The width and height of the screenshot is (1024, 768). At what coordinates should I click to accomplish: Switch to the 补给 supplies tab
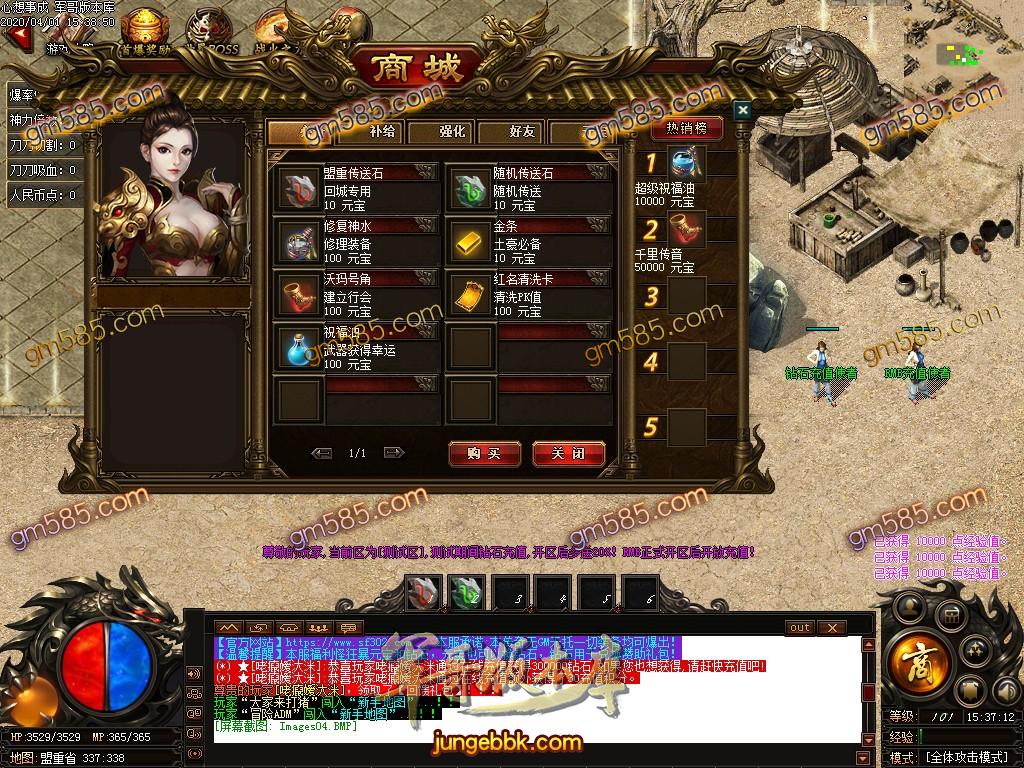[x=382, y=131]
